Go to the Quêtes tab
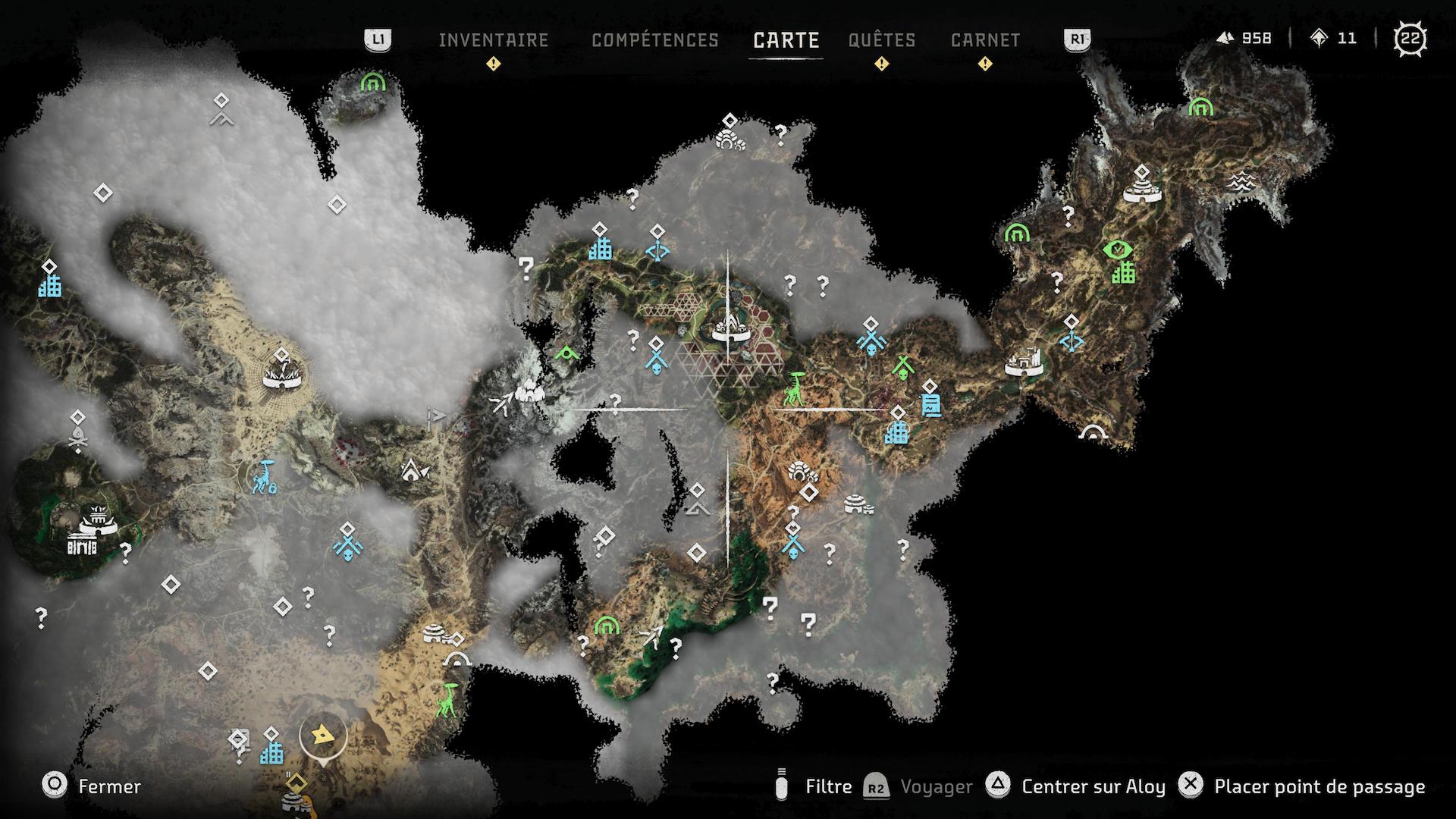 tap(882, 40)
